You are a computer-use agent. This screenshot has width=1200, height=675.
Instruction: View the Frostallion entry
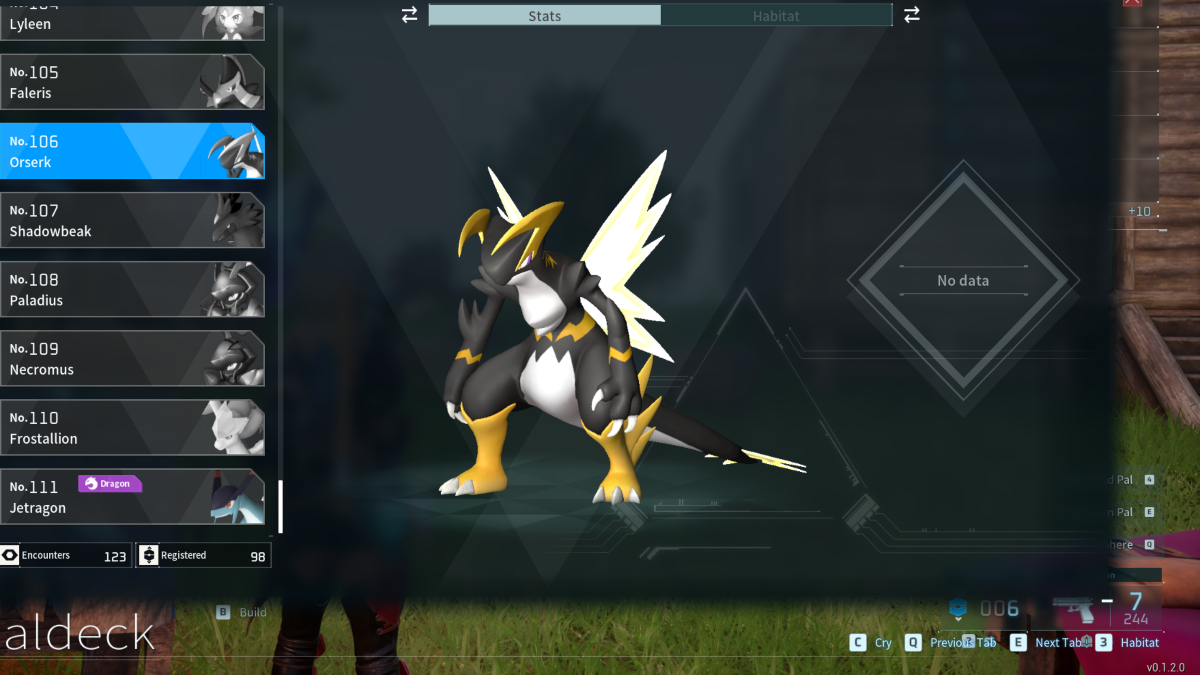click(x=130, y=427)
